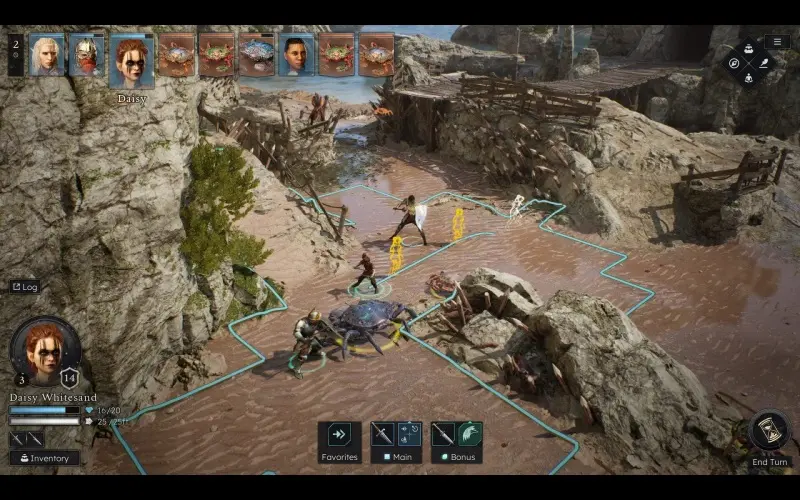Open the quill journal icon

(x=762, y=63)
